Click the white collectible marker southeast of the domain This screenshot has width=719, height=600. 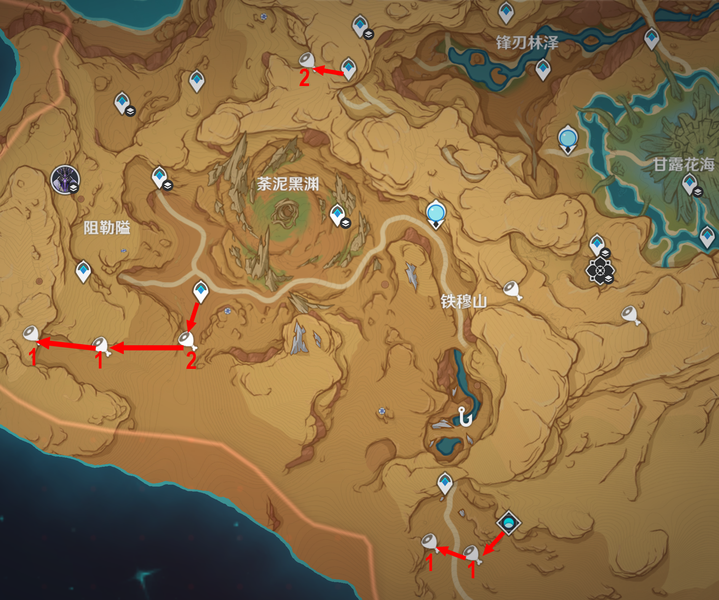(630, 316)
